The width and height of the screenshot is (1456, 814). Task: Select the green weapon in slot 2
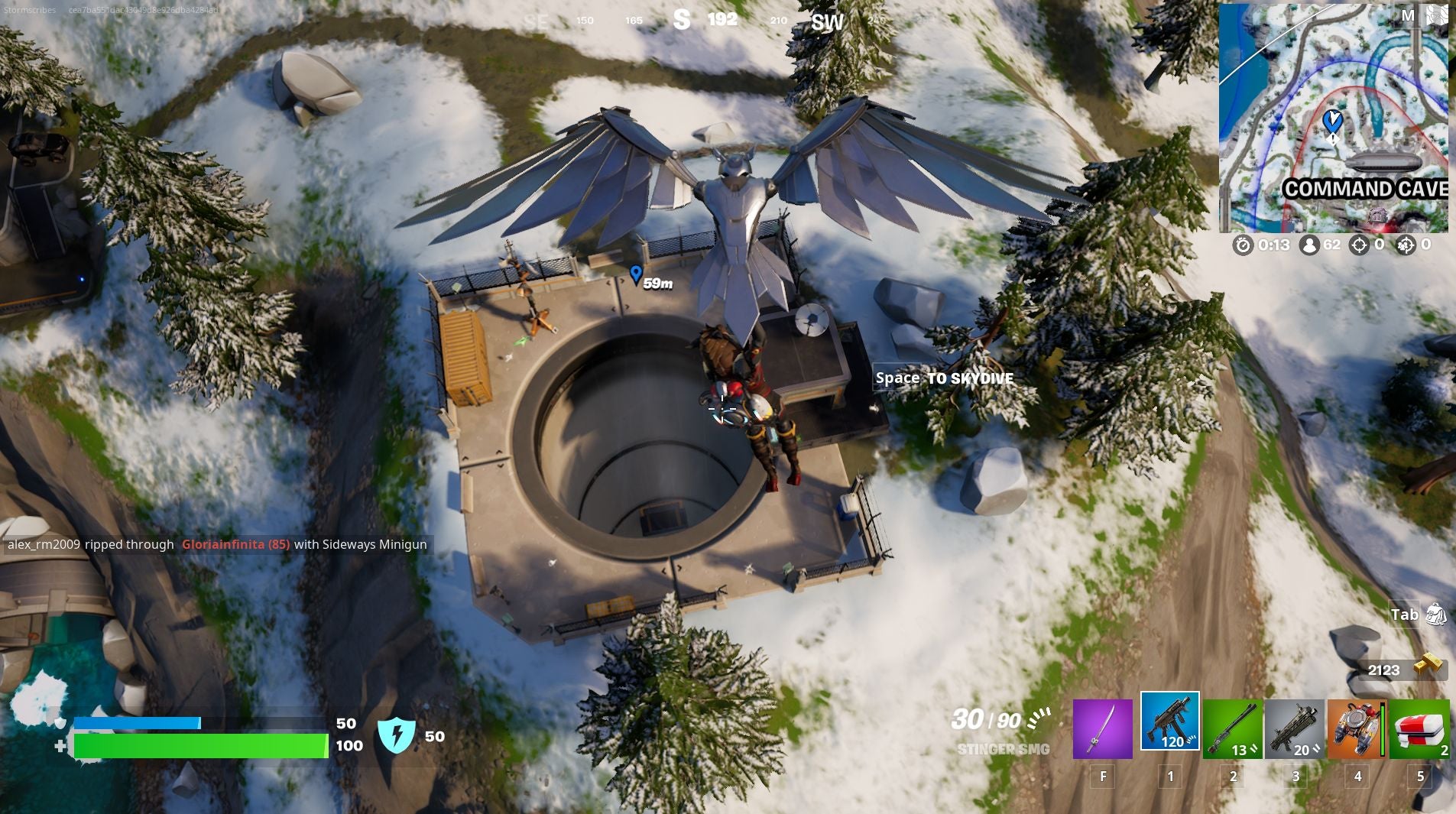(x=1234, y=730)
